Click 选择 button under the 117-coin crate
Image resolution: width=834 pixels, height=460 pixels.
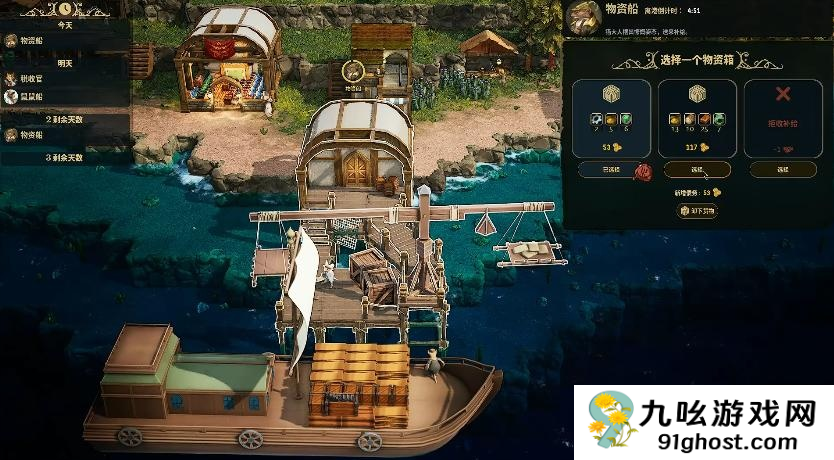(696, 170)
